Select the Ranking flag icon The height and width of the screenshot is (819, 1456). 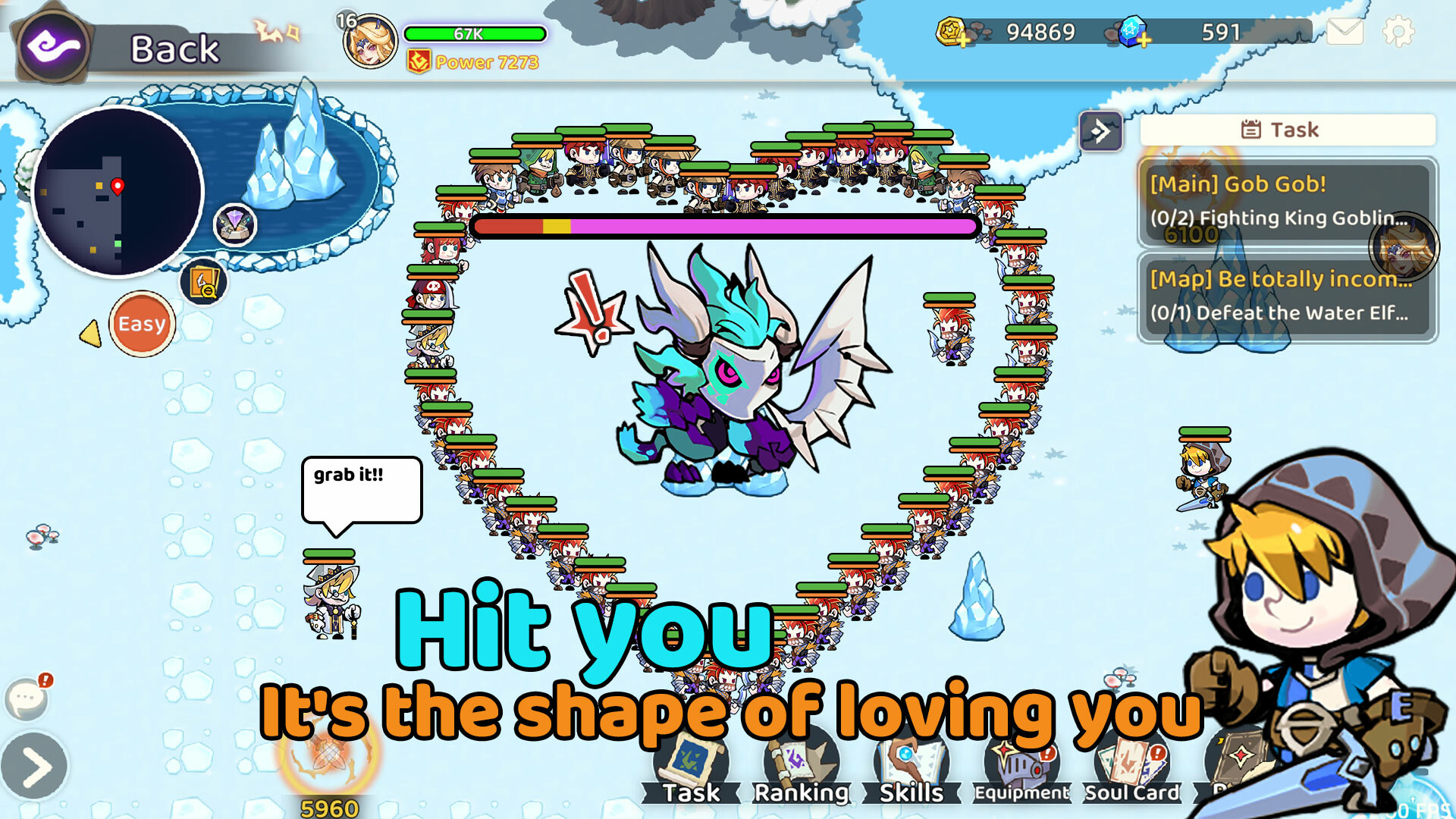802,762
